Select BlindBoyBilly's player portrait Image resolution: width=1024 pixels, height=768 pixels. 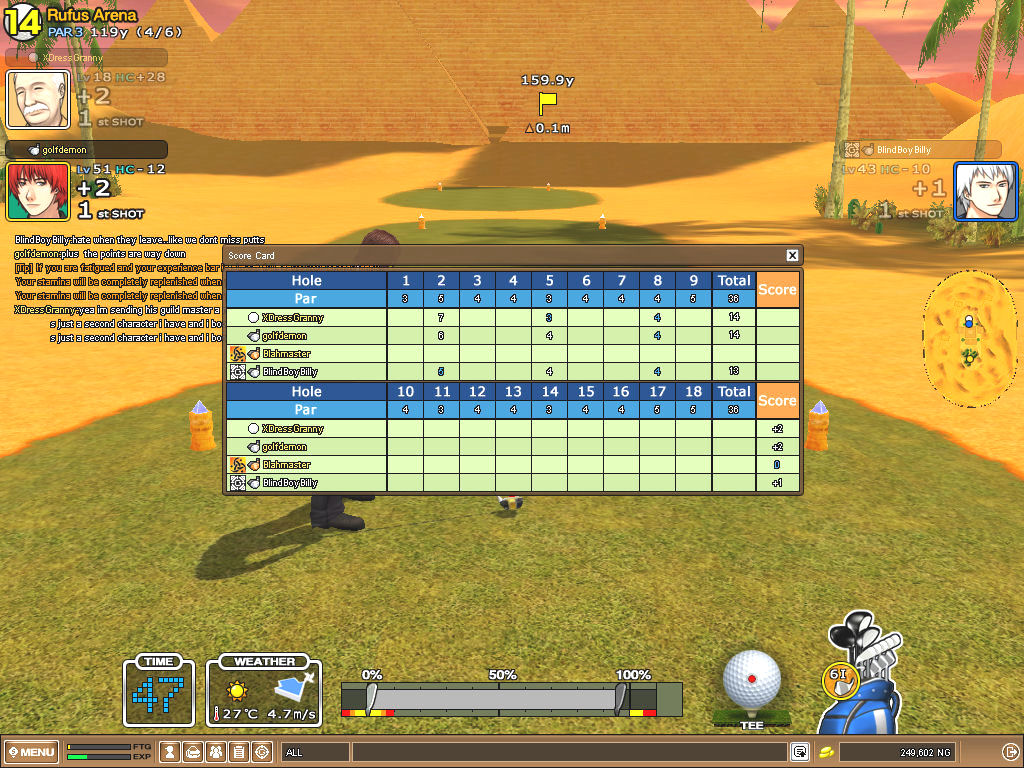click(985, 191)
